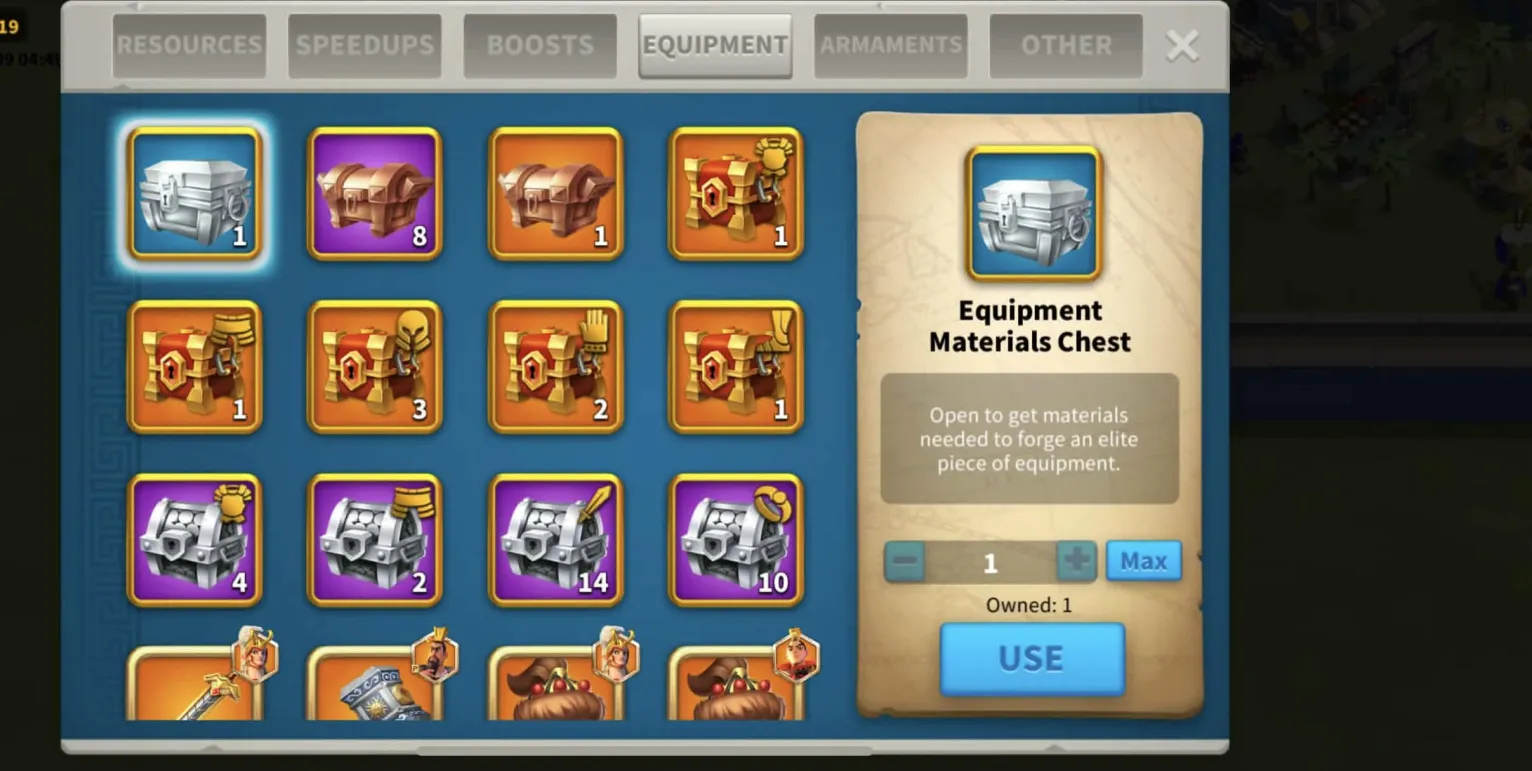Image resolution: width=1532 pixels, height=771 pixels.
Task: Pick the red chest with helmet icon
Action: click(x=375, y=367)
